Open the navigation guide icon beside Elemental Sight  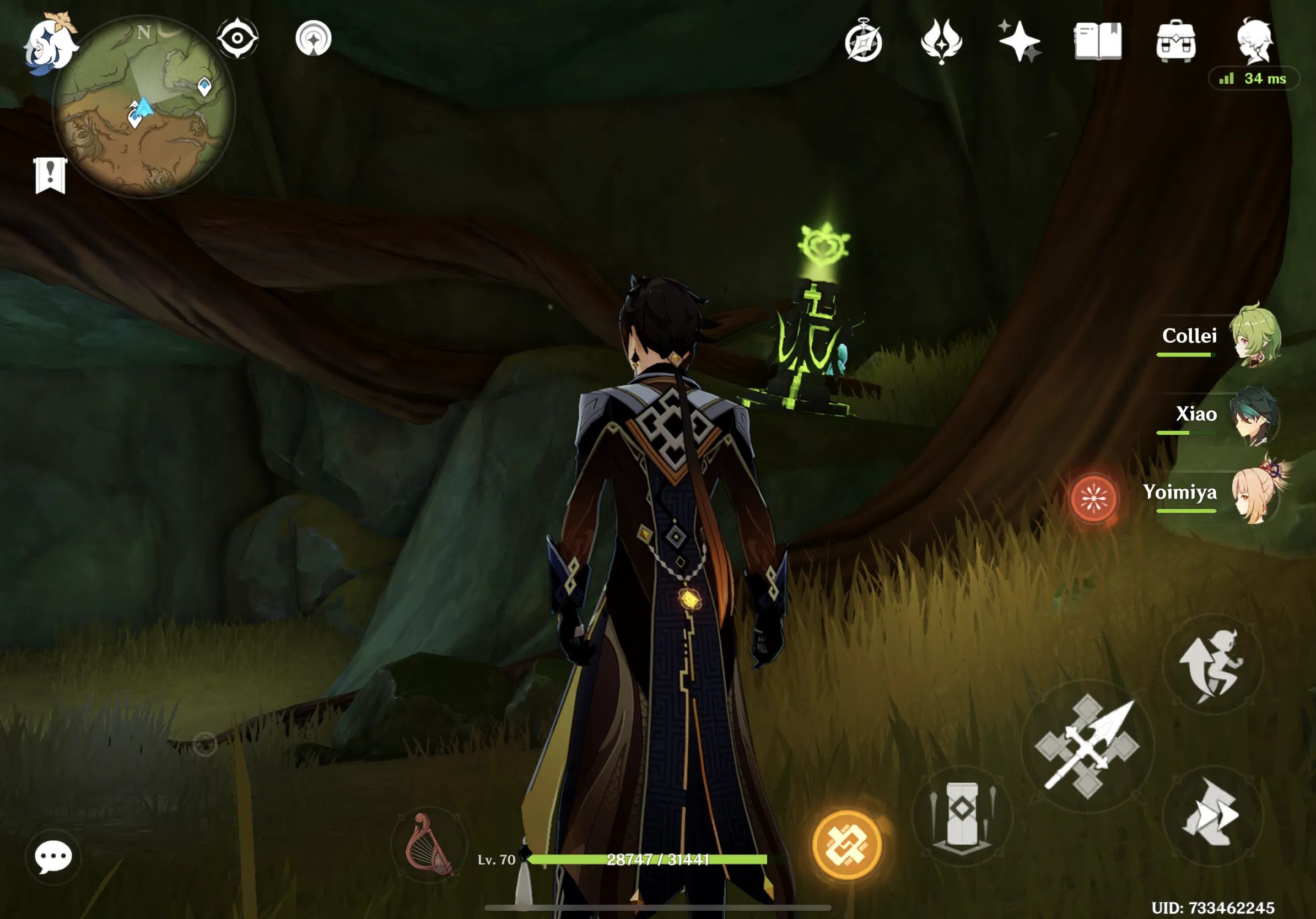pyautogui.click(x=315, y=38)
